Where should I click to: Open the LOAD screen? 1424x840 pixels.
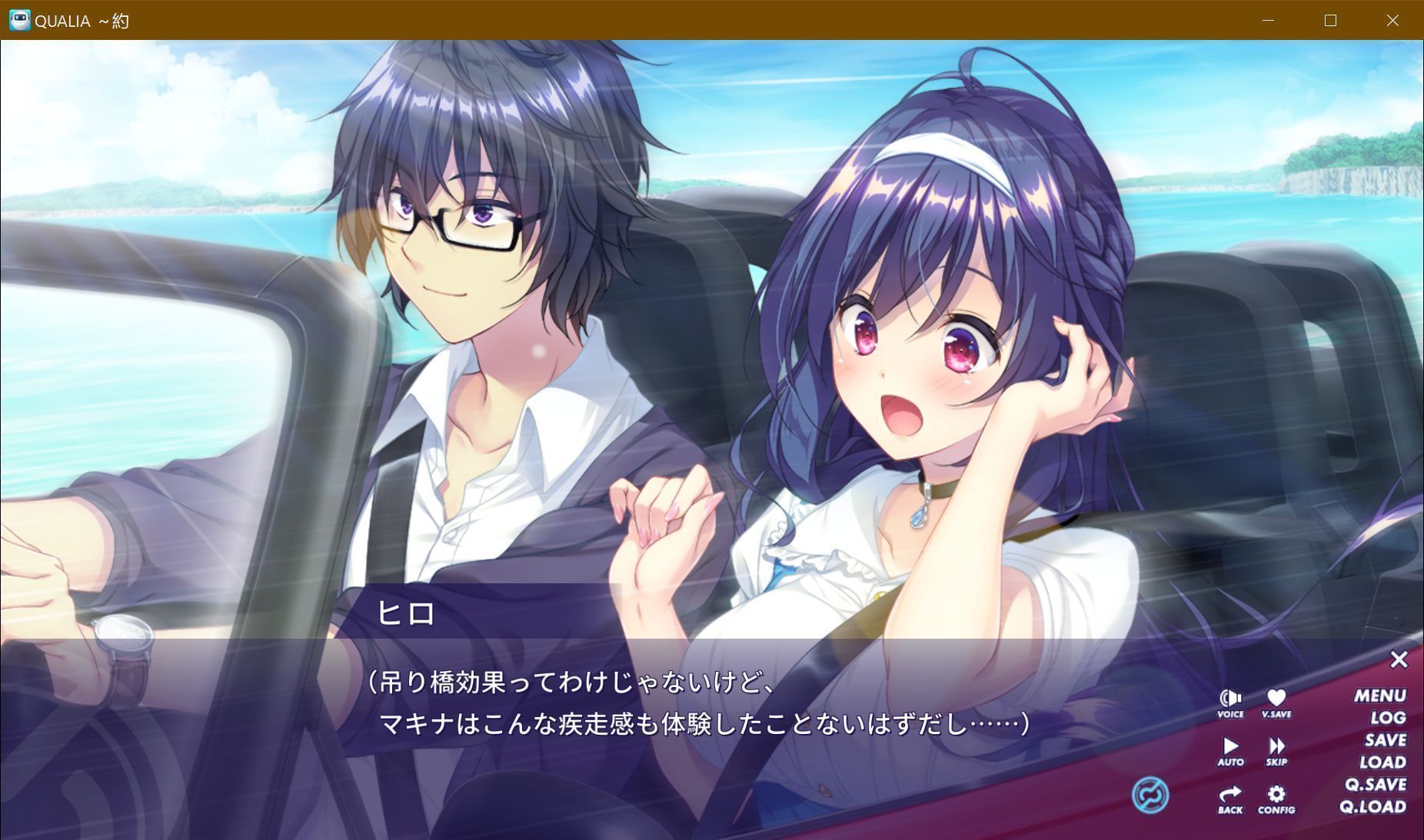pyautogui.click(x=1382, y=762)
